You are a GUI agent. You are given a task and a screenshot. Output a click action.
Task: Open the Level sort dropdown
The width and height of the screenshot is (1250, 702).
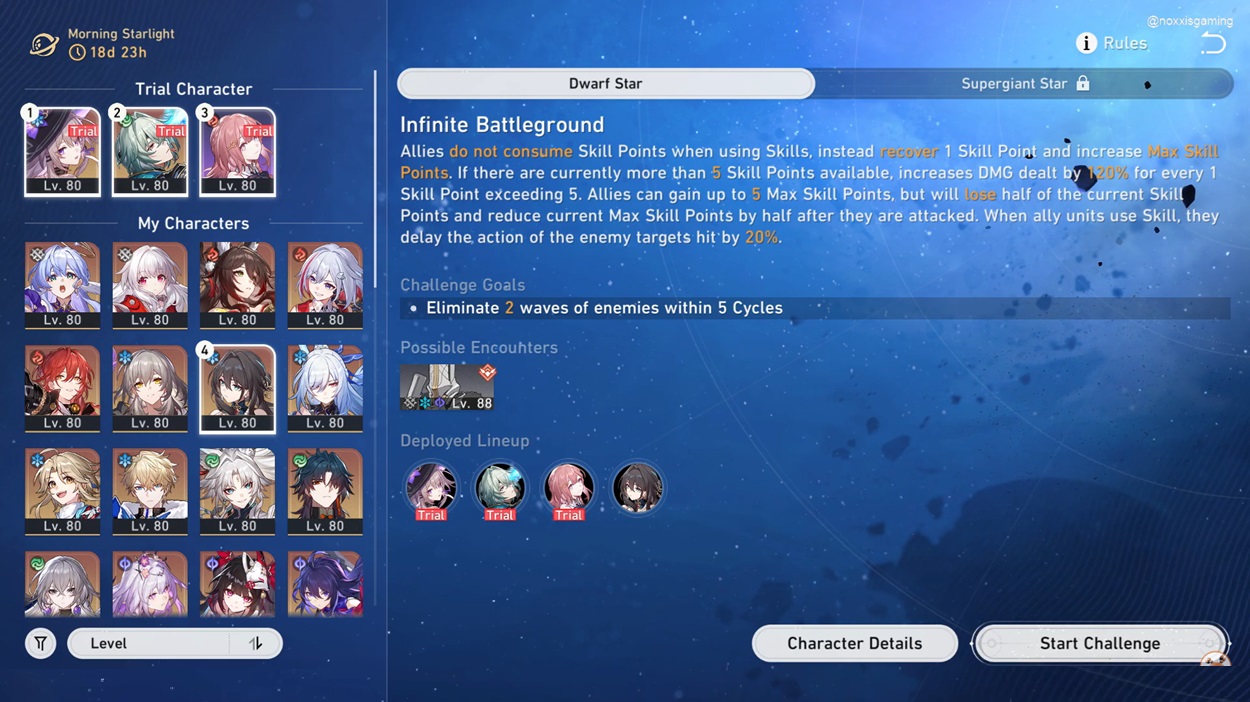point(150,643)
